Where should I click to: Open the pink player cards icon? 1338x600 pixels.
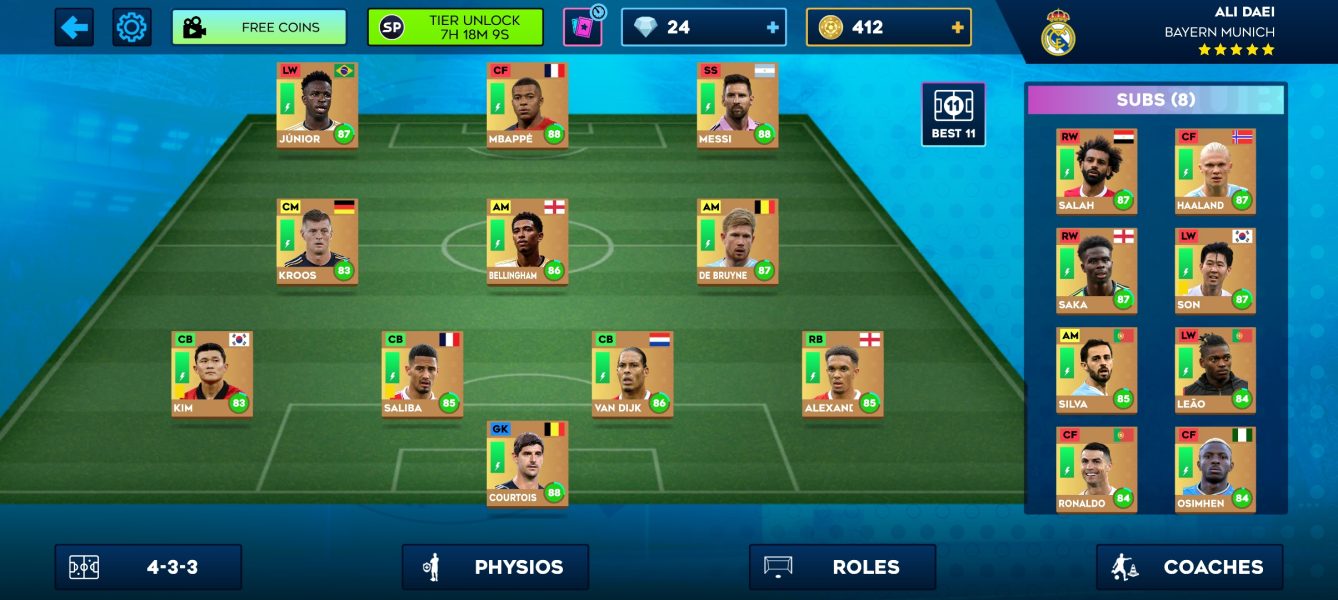[582, 27]
